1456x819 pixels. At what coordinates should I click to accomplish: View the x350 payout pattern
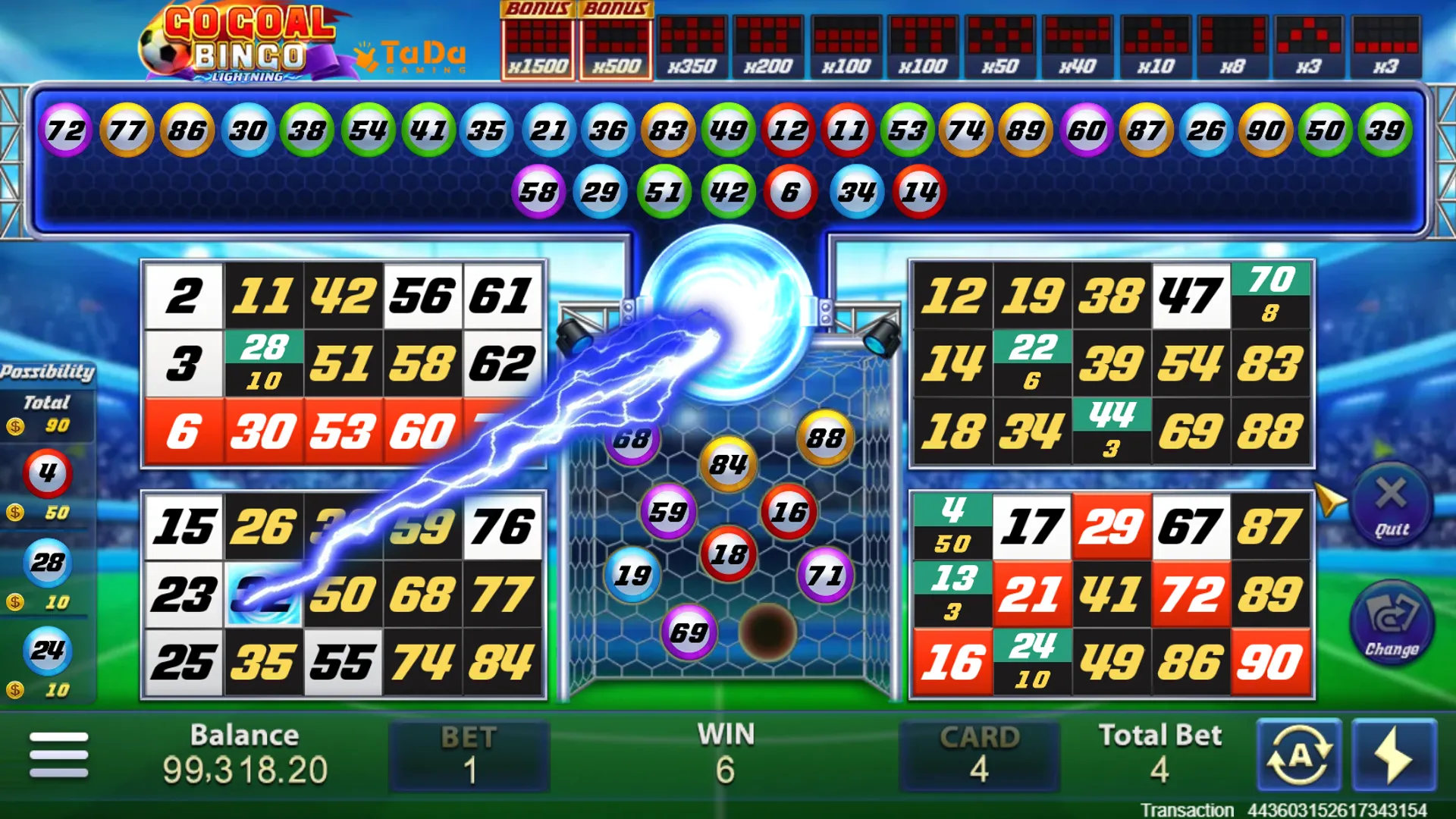point(692,47)
